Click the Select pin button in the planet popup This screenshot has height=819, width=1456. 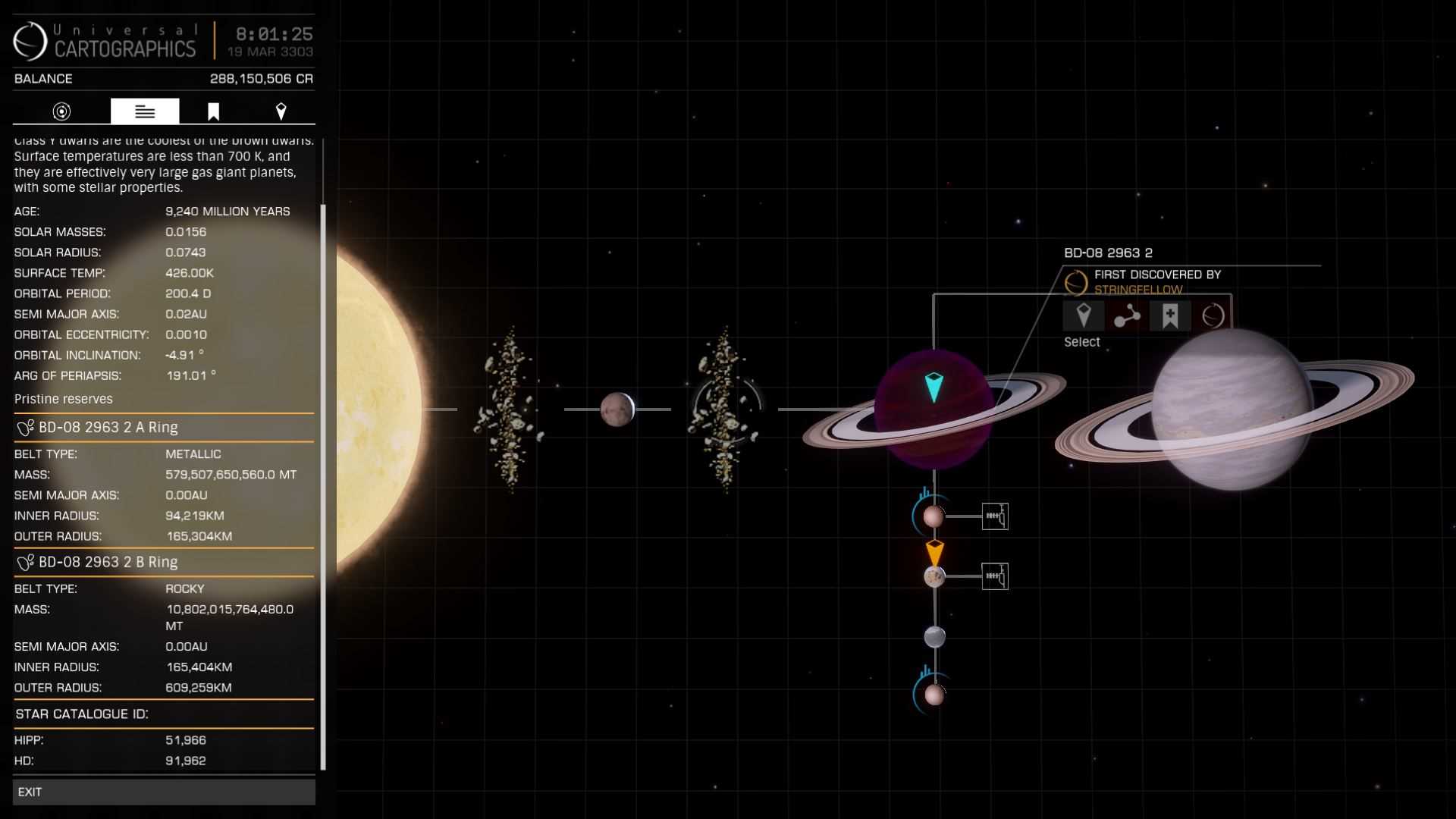coord(1083,315)
